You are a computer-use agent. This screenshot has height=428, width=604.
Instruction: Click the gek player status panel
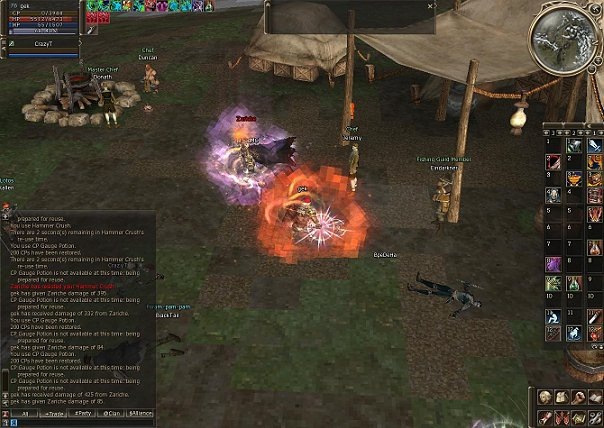[42, 18]
